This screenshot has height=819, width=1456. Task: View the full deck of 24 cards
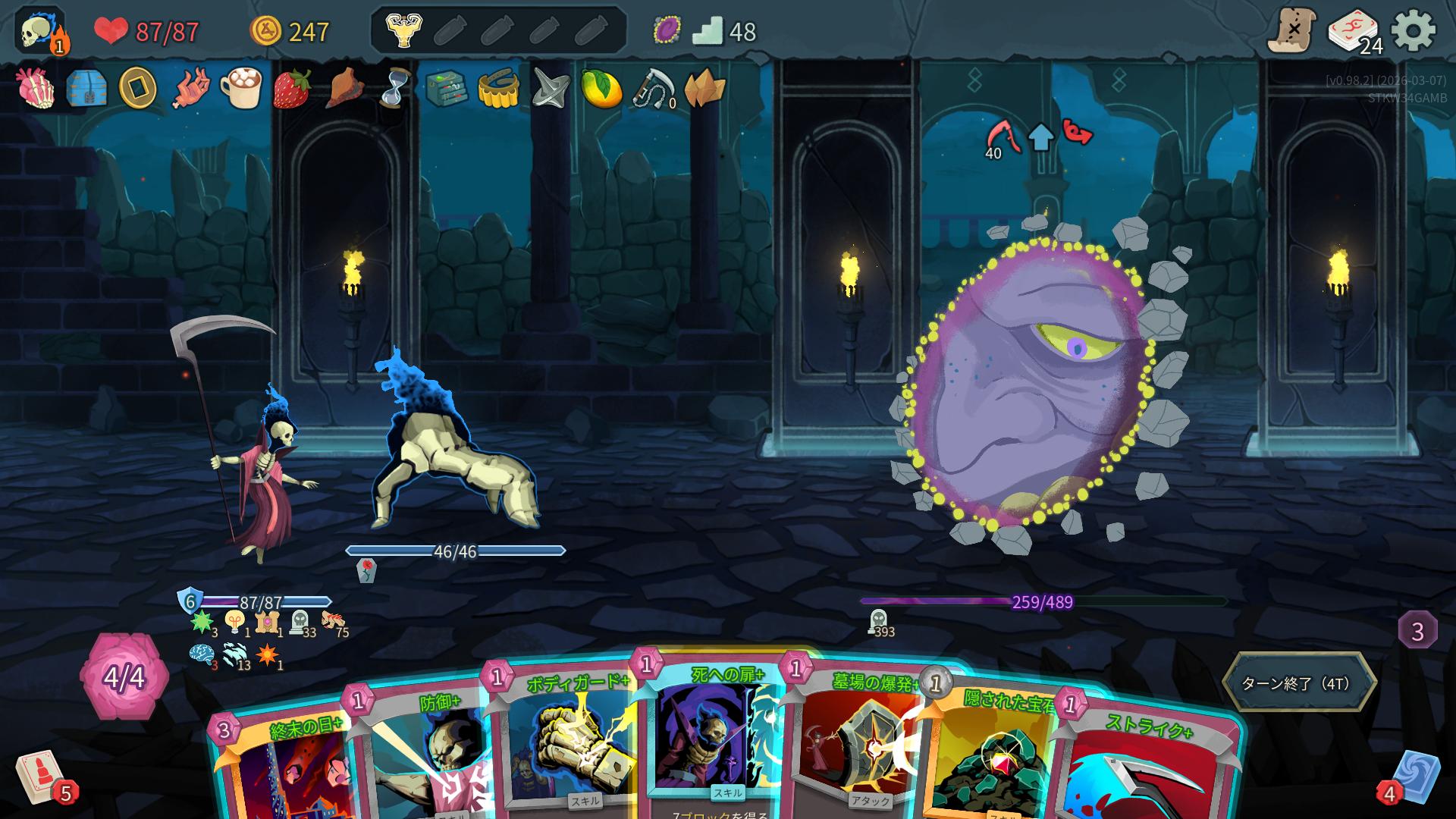pyautogui.click(x=1354, y=33)
